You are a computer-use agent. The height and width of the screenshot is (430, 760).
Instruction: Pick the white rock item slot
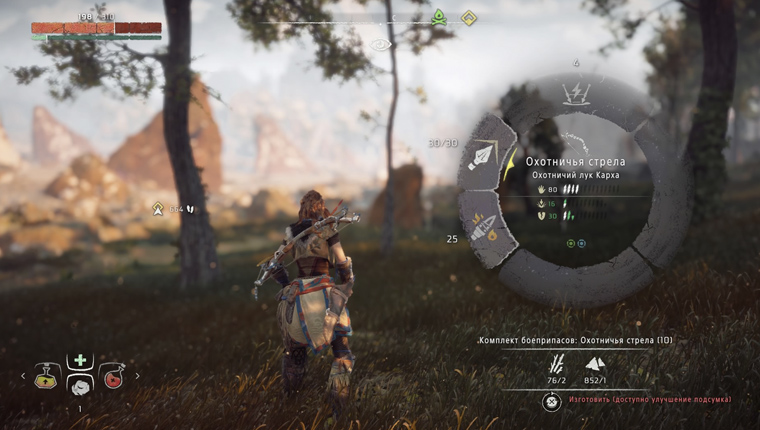pyautogui.click(x=80, y=384)
